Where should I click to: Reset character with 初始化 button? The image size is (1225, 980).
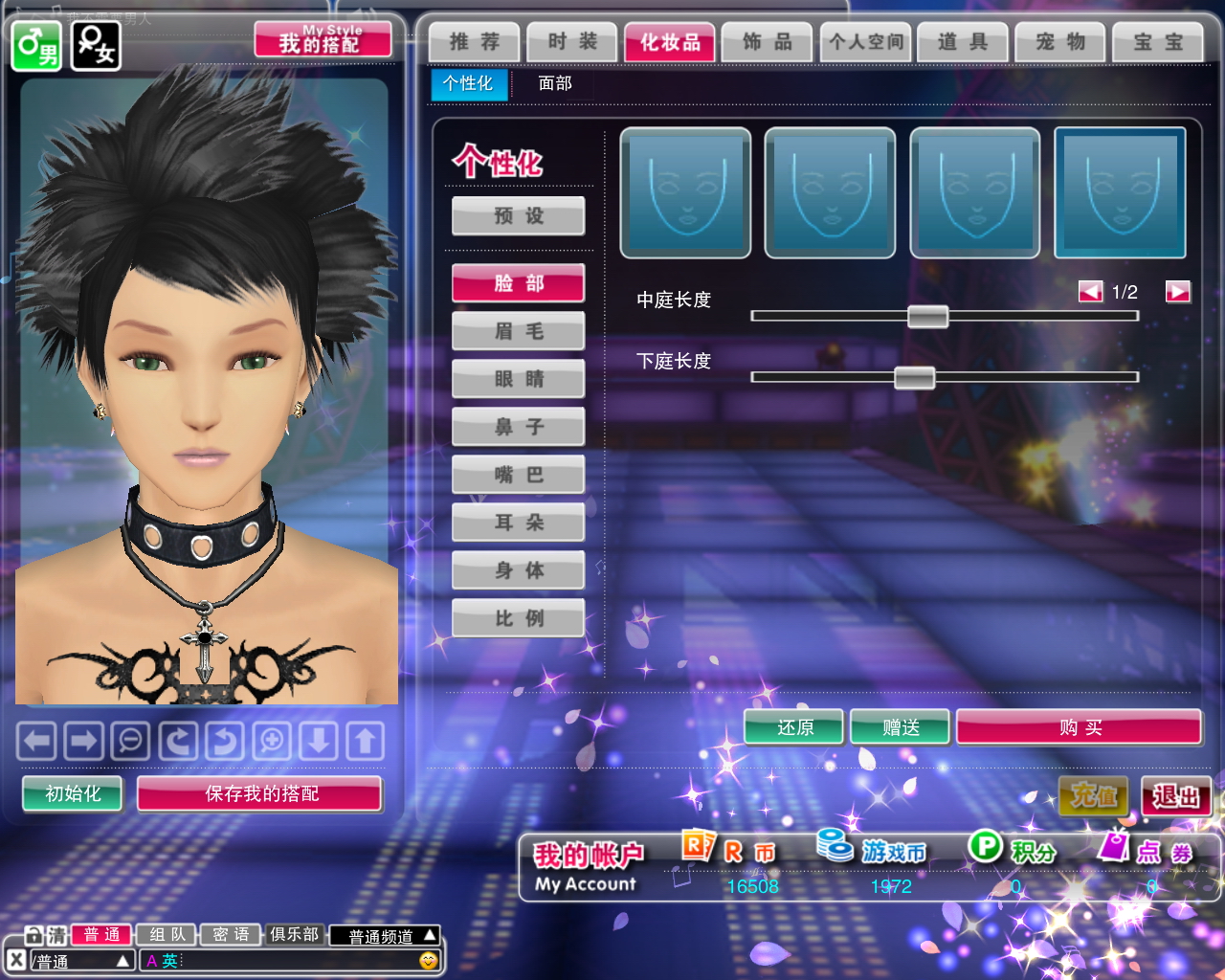click(73, 793)
